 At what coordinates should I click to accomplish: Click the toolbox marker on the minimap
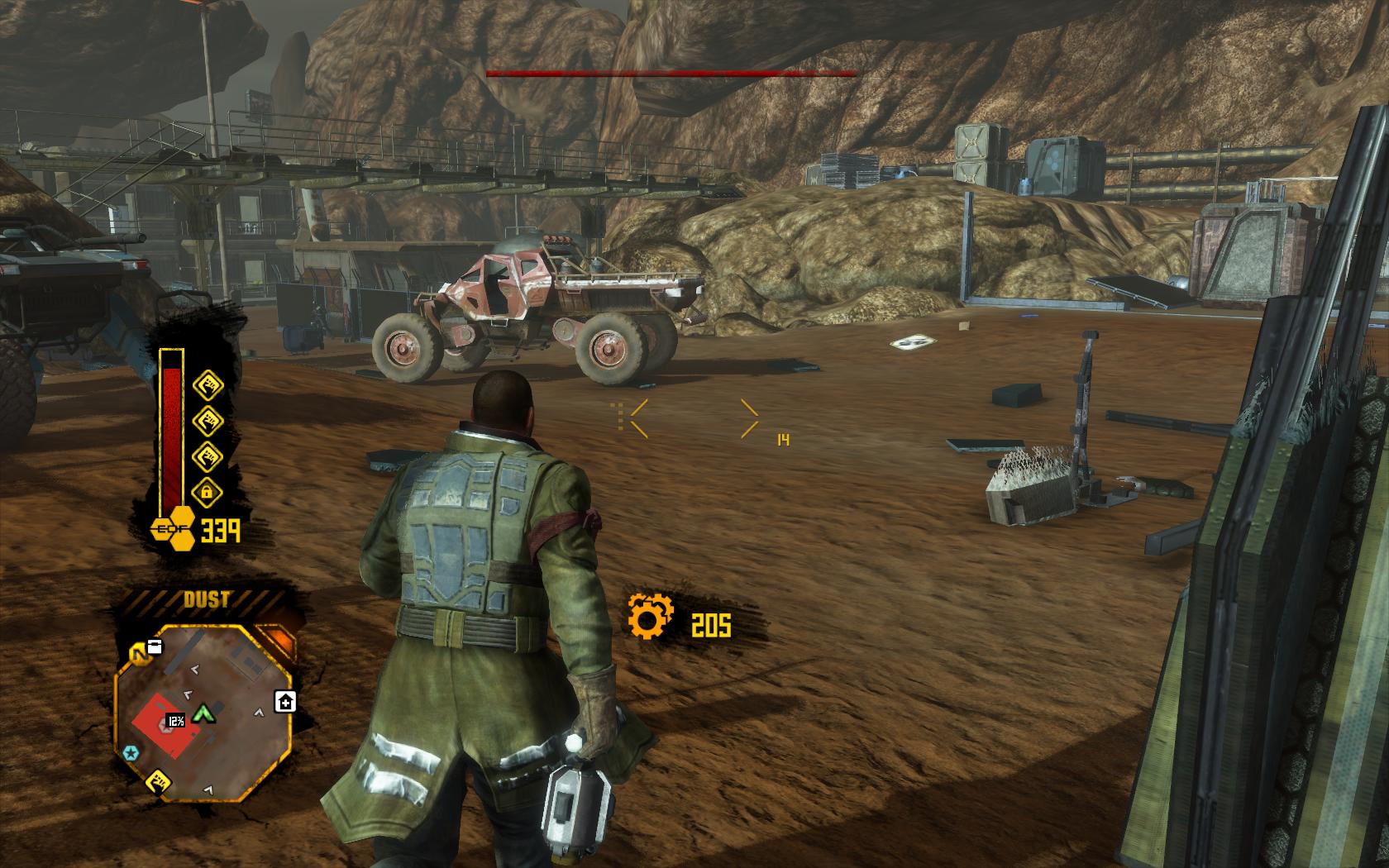point(154,647)
